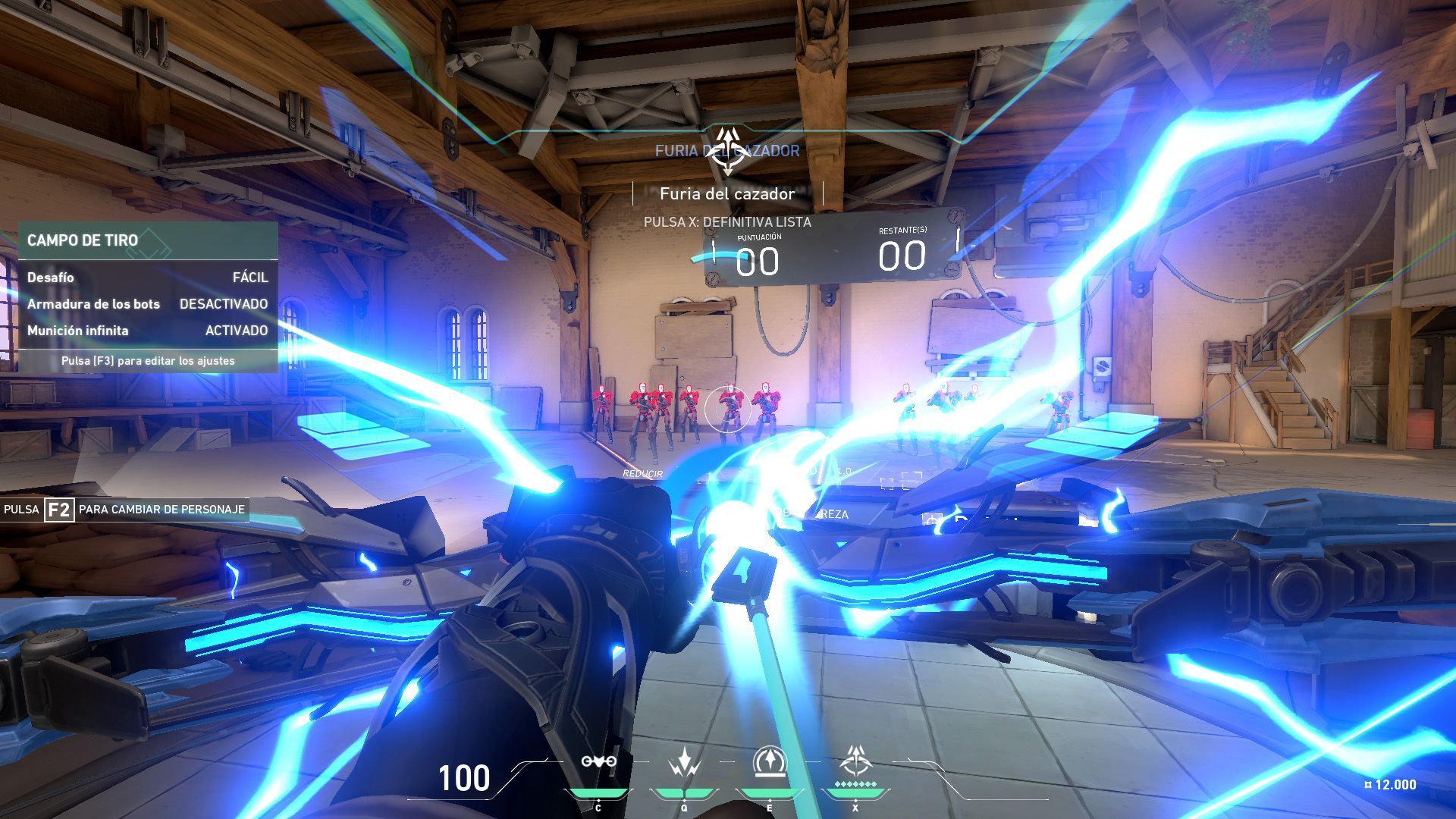Select the Desafío difficulty row
This screenshot has width=1456, height=819.
[148, 278]
